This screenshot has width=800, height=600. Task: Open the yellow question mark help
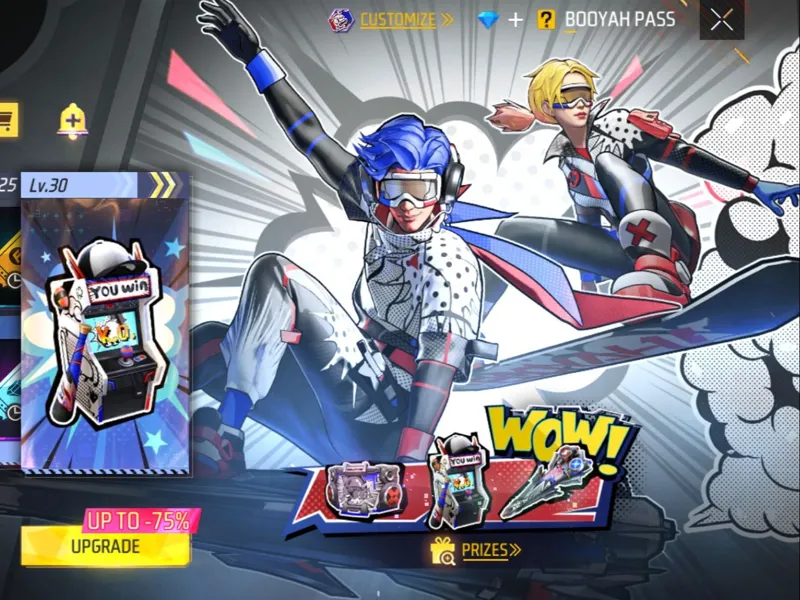(546, 19)
